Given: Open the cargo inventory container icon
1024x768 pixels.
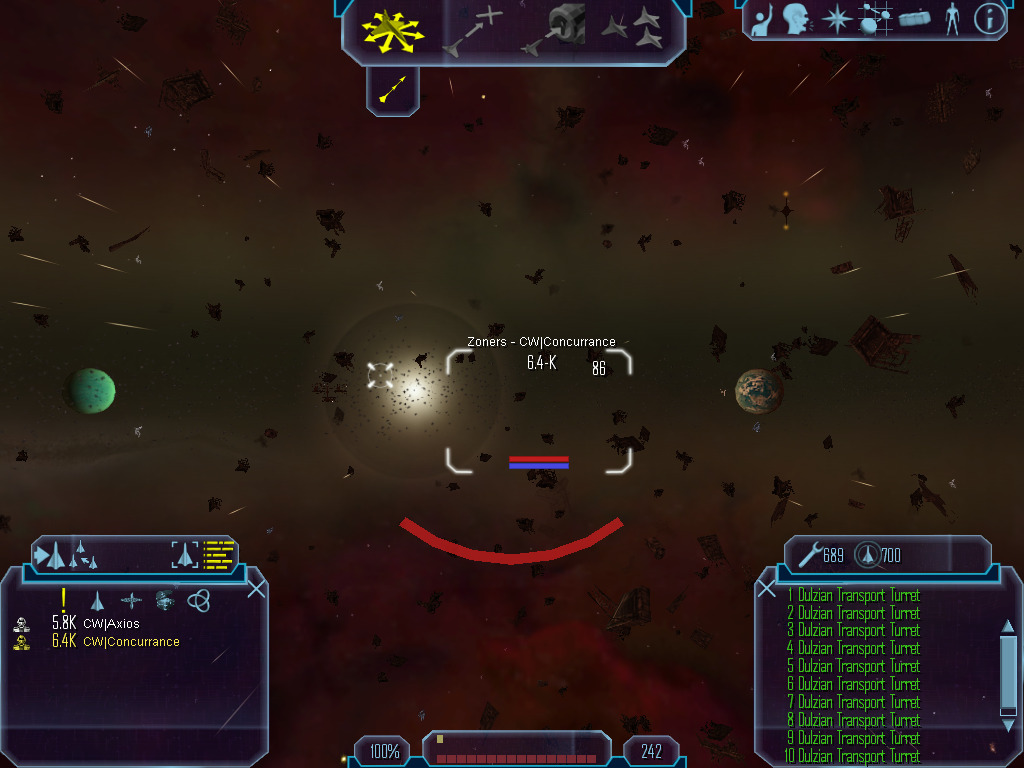Looking at the screenshot, I should point(914,19).
